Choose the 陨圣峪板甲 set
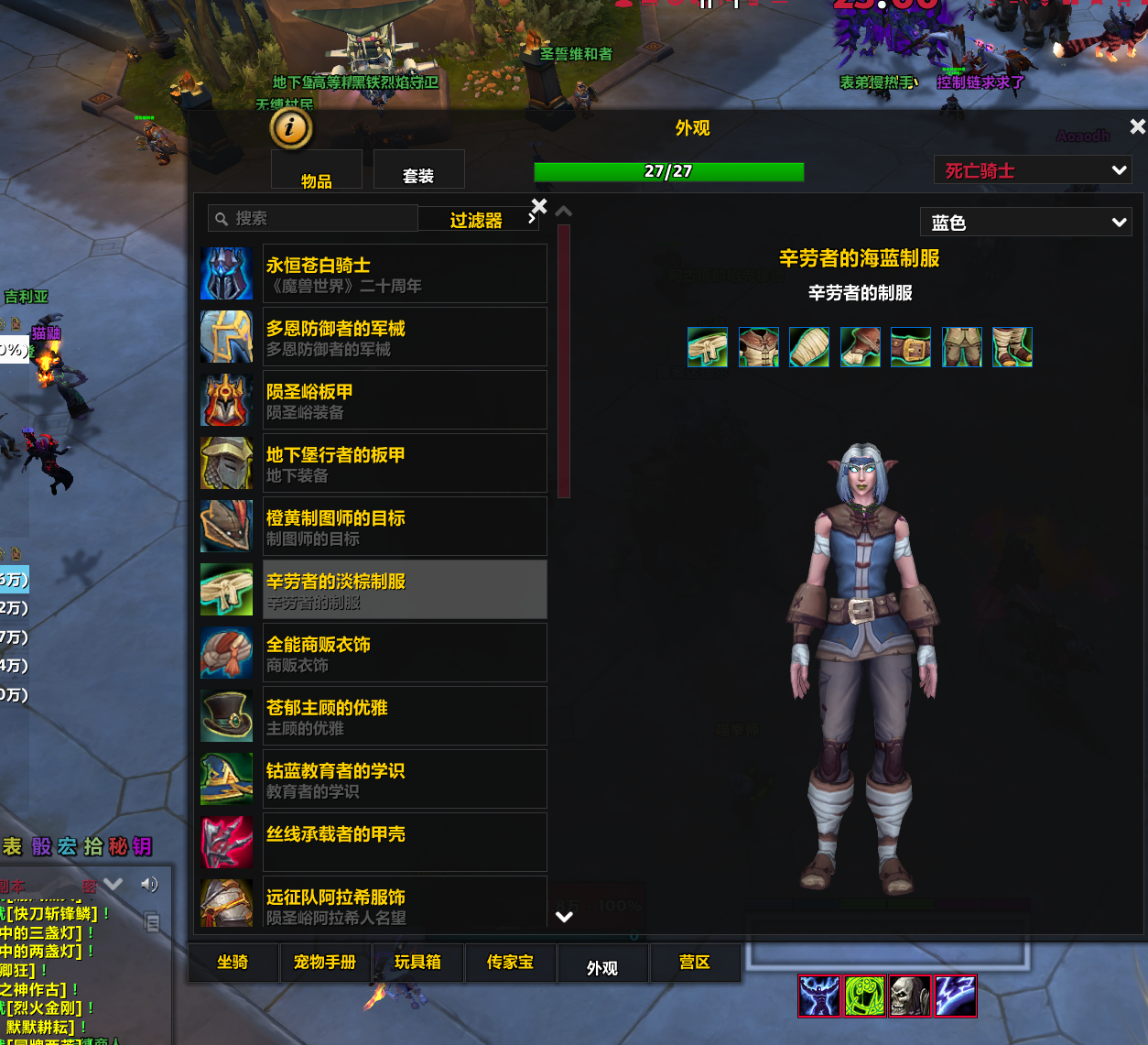 (x=404, y=400)
